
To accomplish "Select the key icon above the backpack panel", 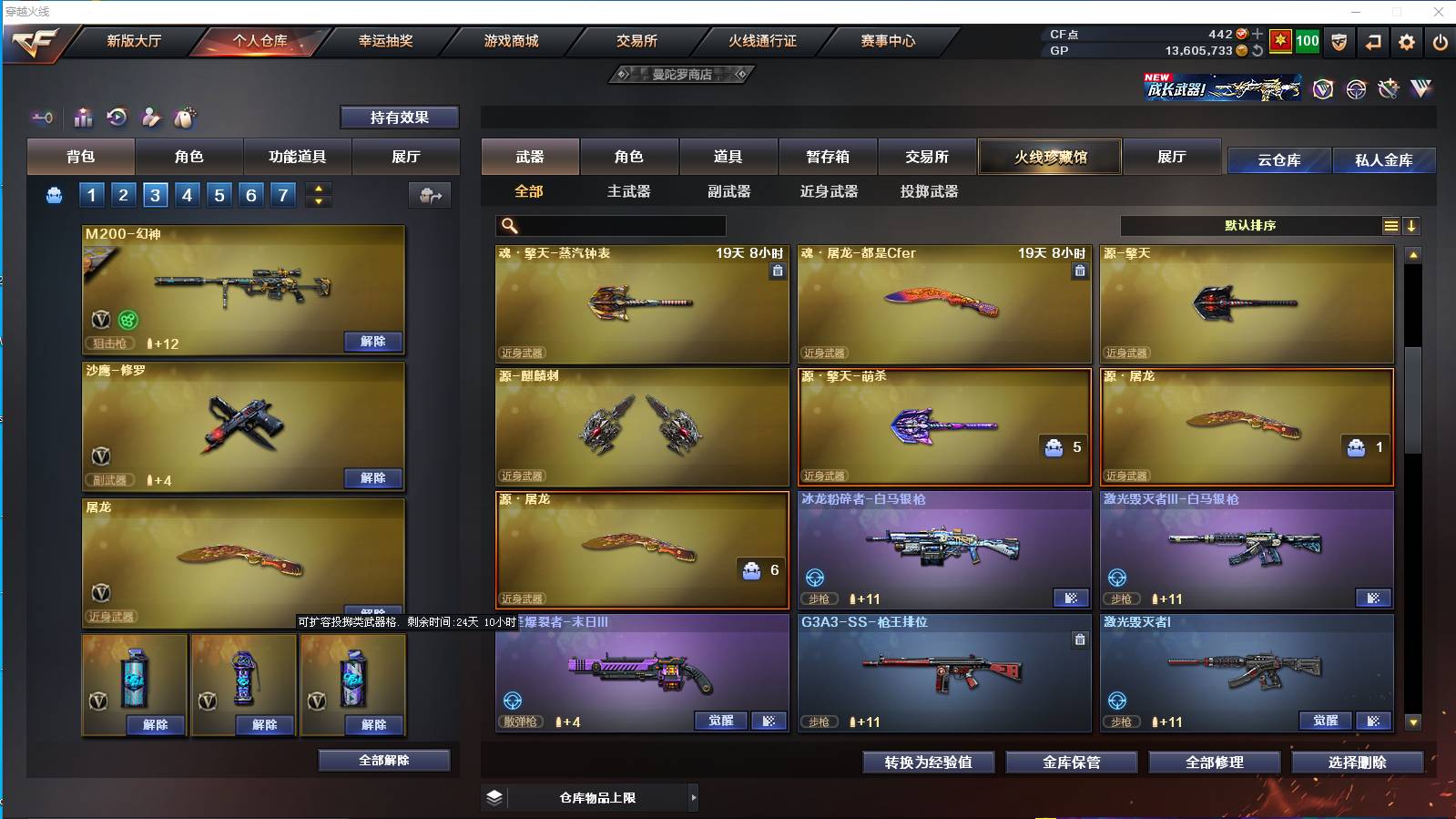I will (x=42, y=118).
